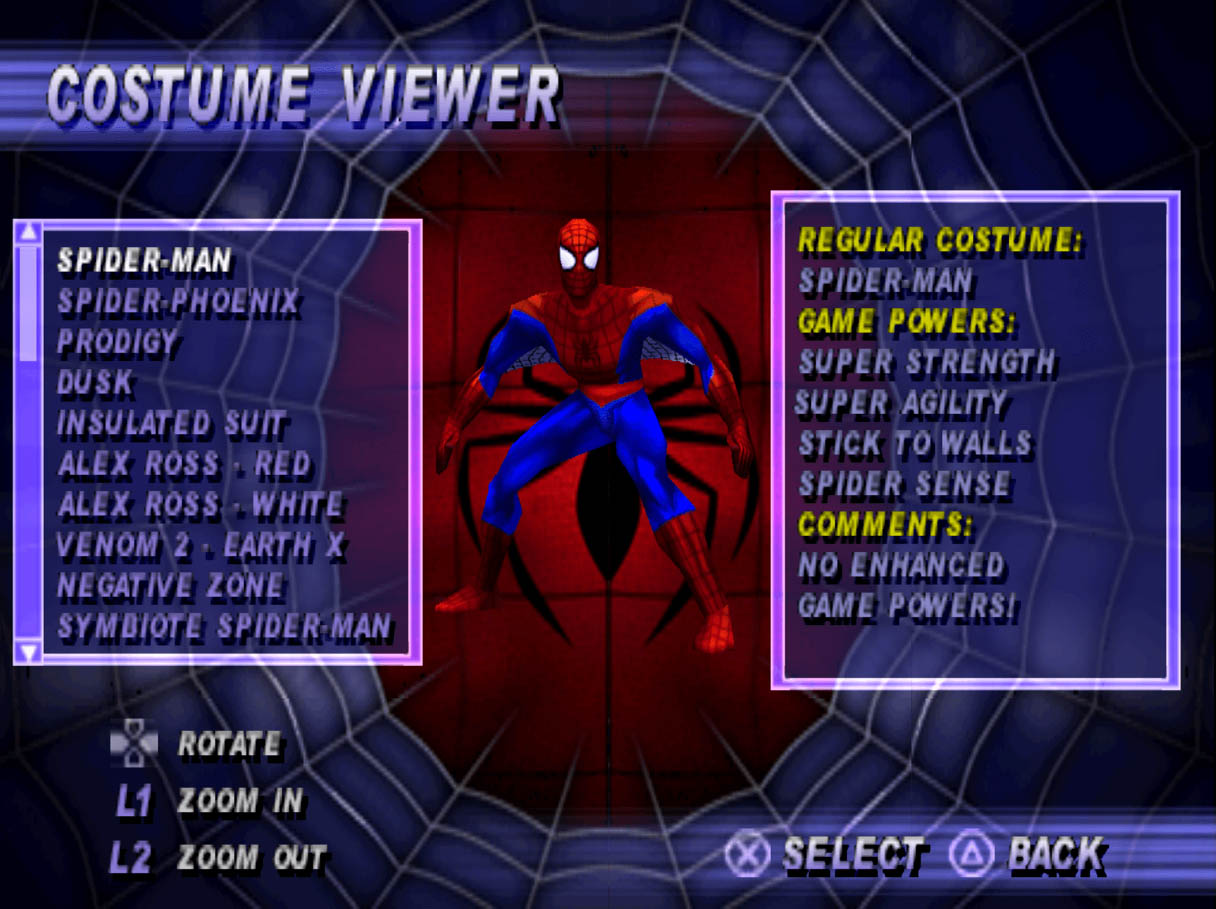Screen dimensions: 1216x909
Task: Select Alex Ross - White costume
Action: (x=200, y=506)
